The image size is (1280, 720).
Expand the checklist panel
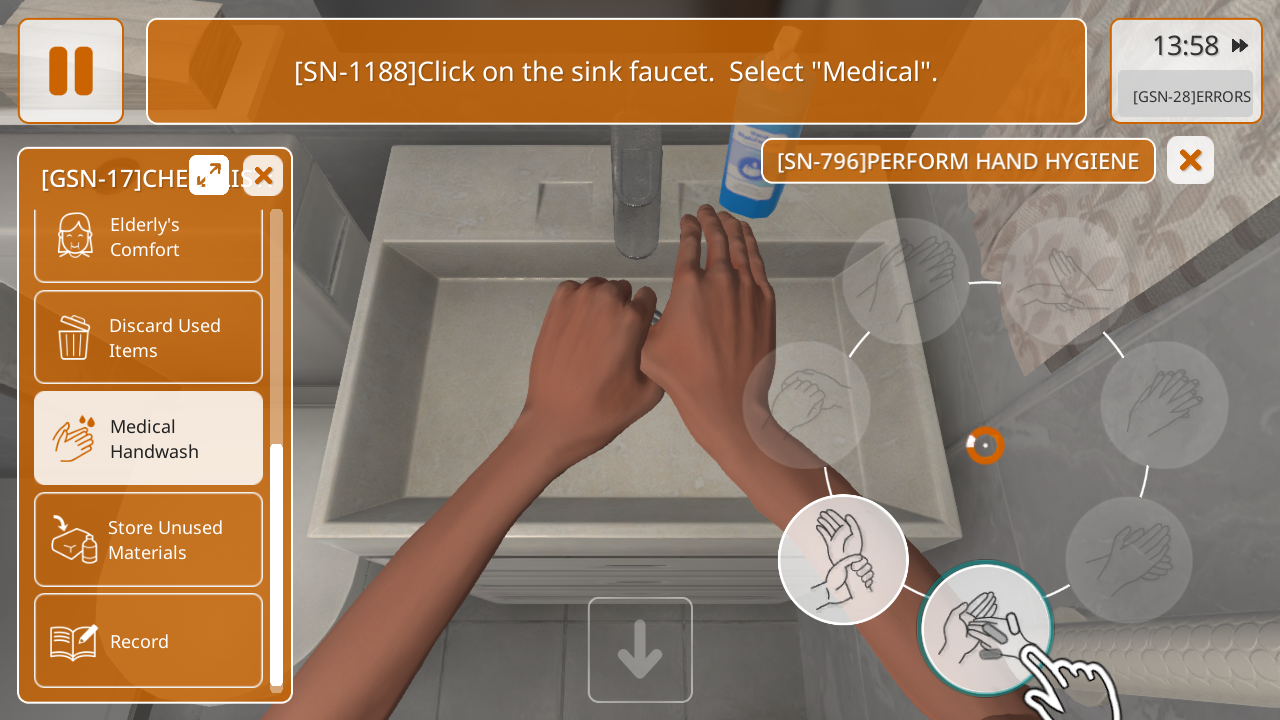[x=209, y=175]
